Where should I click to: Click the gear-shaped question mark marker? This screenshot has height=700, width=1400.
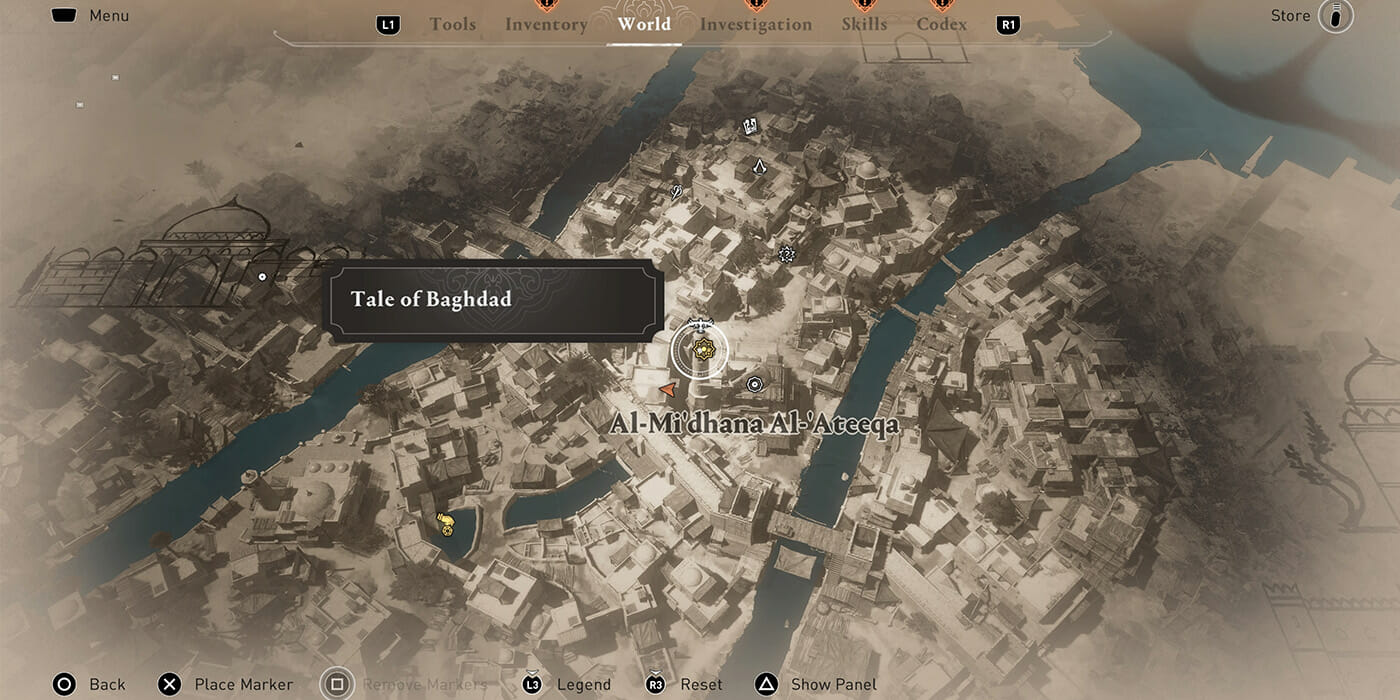tap(787, 254)
